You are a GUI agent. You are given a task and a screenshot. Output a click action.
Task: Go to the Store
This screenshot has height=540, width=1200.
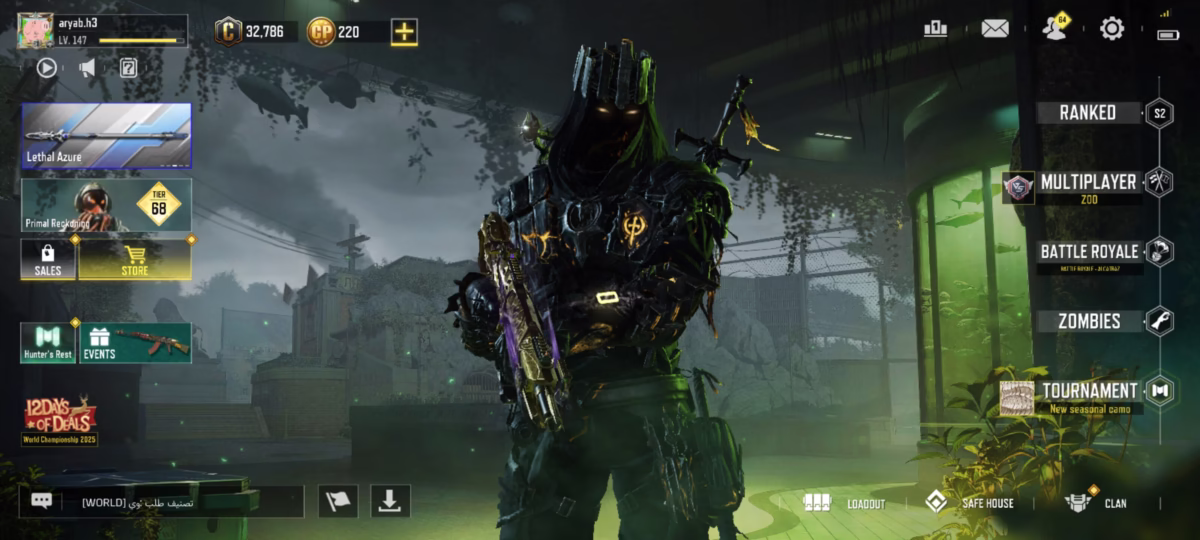pos(135,260)
